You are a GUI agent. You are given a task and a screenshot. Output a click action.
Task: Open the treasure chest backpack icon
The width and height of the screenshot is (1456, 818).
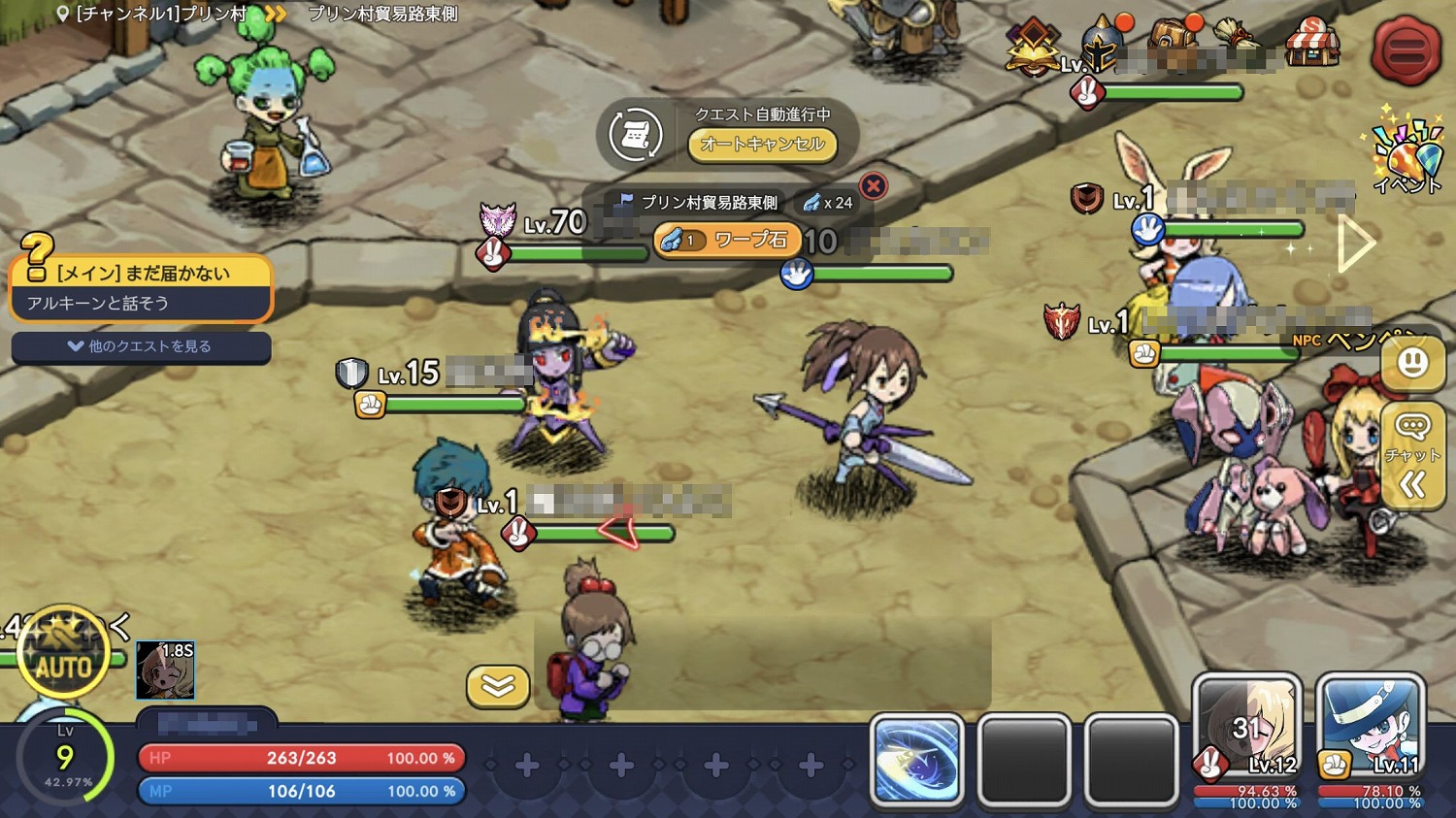click(x=1174, y=39)
